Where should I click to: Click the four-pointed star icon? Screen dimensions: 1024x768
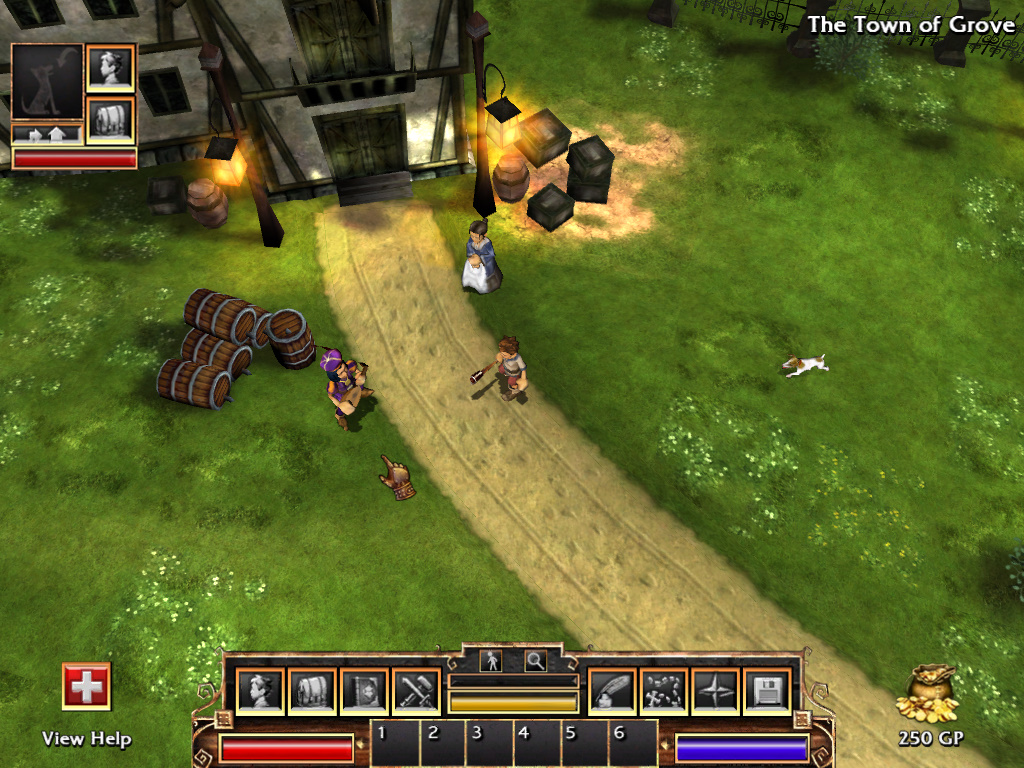[x=715, y=692]
